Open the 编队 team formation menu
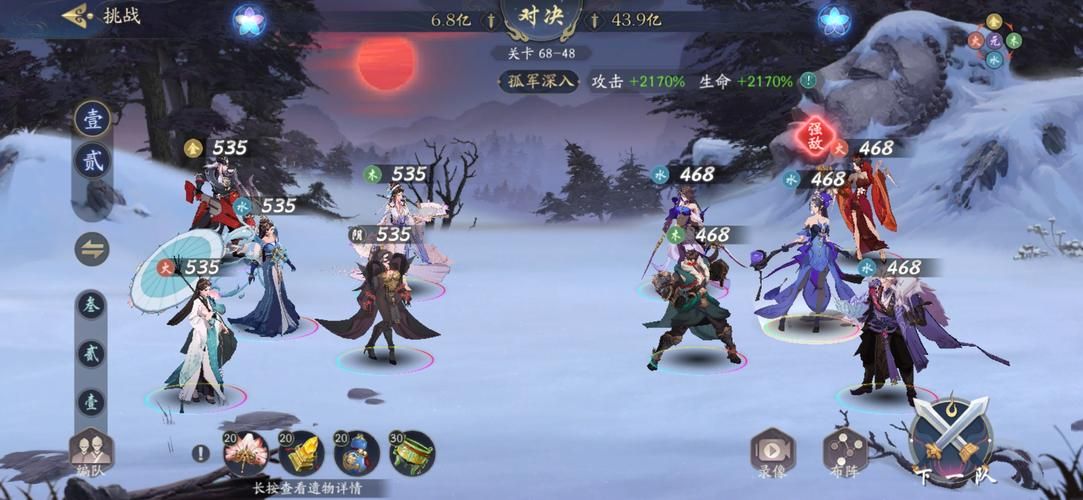Viewport: 1083px width, 500px height. 91,452
